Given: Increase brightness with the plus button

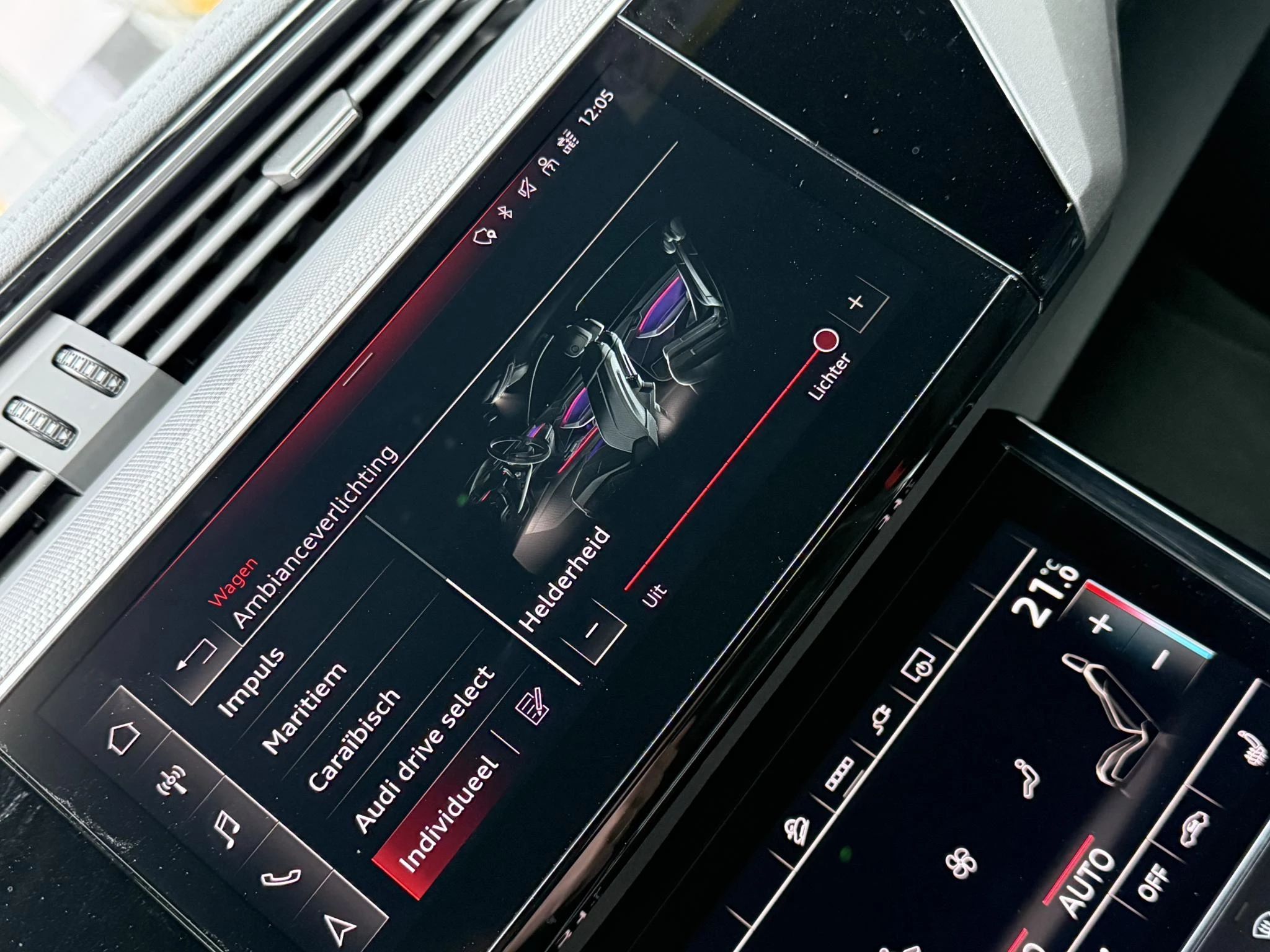Looking at the screenshot, I should (857, 303).
